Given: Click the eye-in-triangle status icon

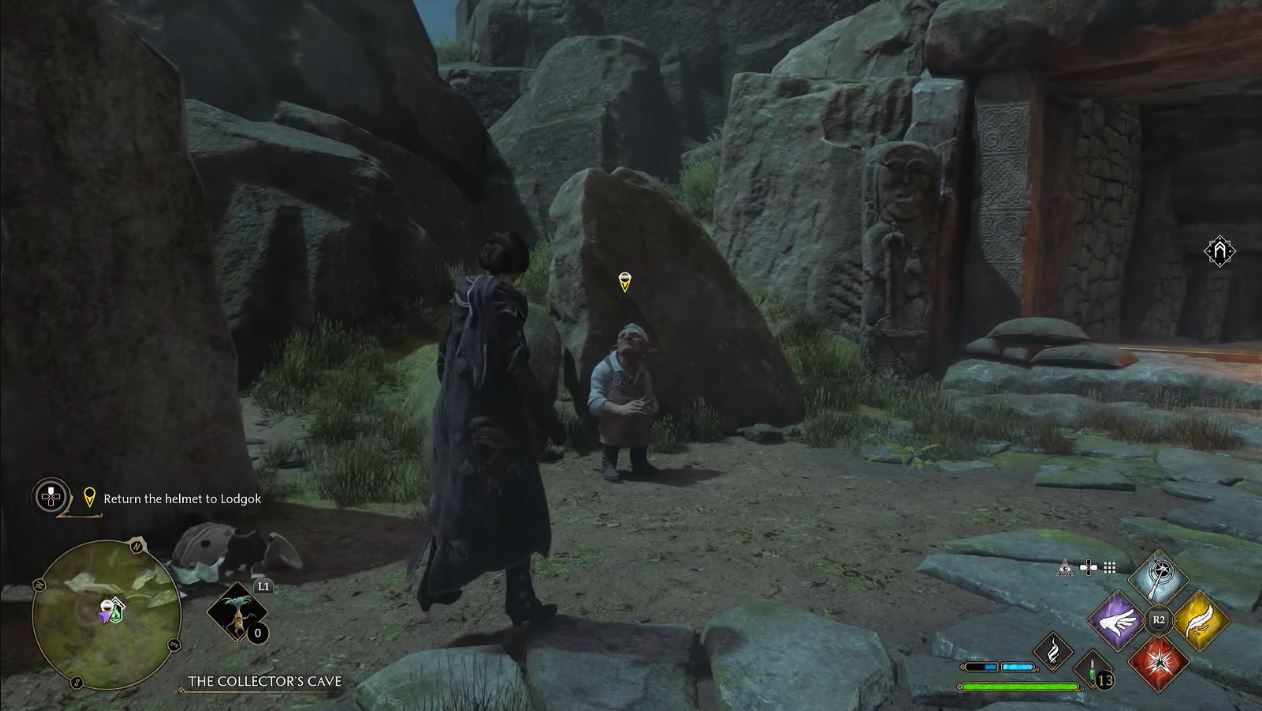Looking at the screenshot, I should pyautogui.click(x=1066, y=568).
